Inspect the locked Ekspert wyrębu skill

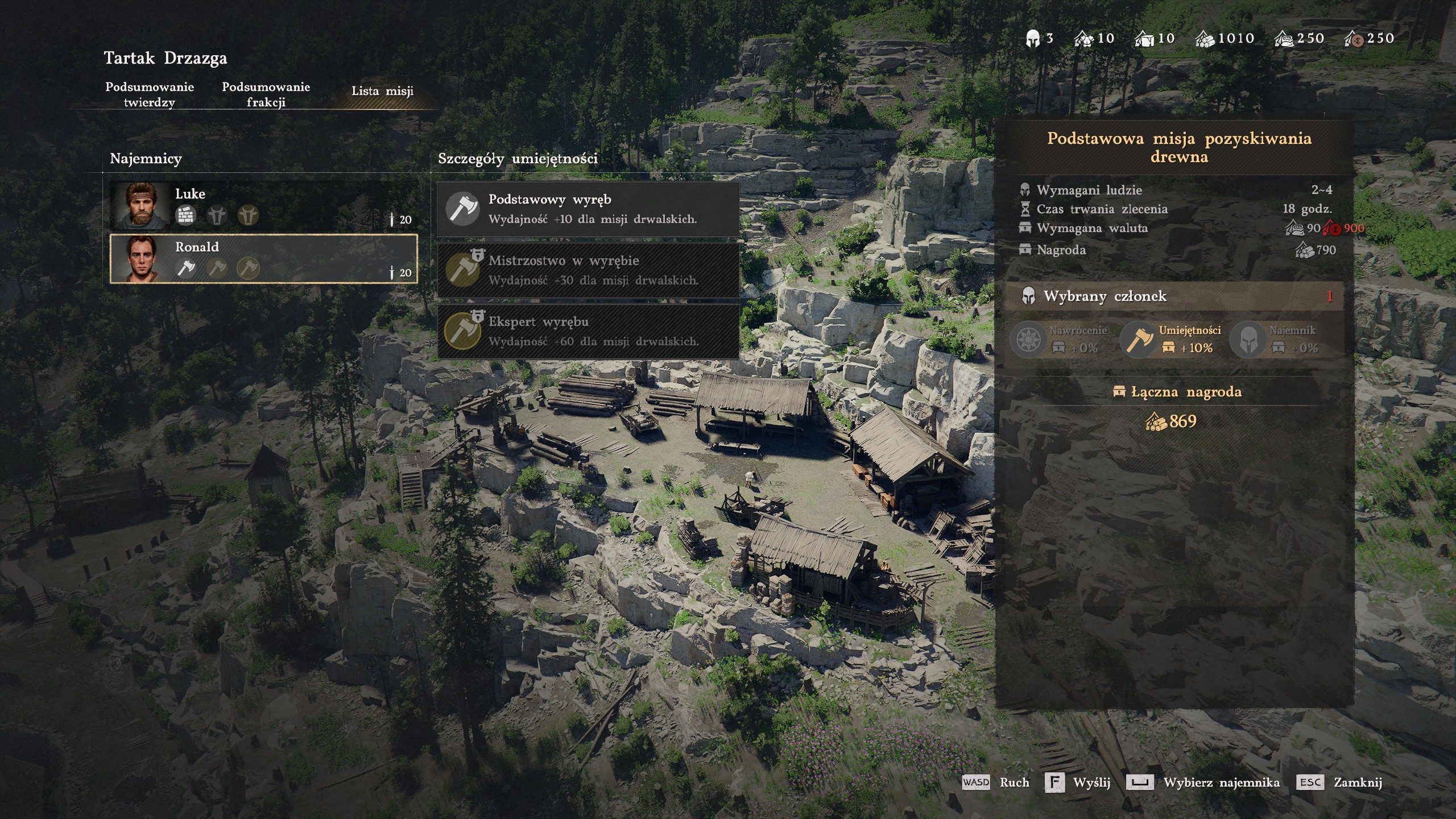click(588, 331)
